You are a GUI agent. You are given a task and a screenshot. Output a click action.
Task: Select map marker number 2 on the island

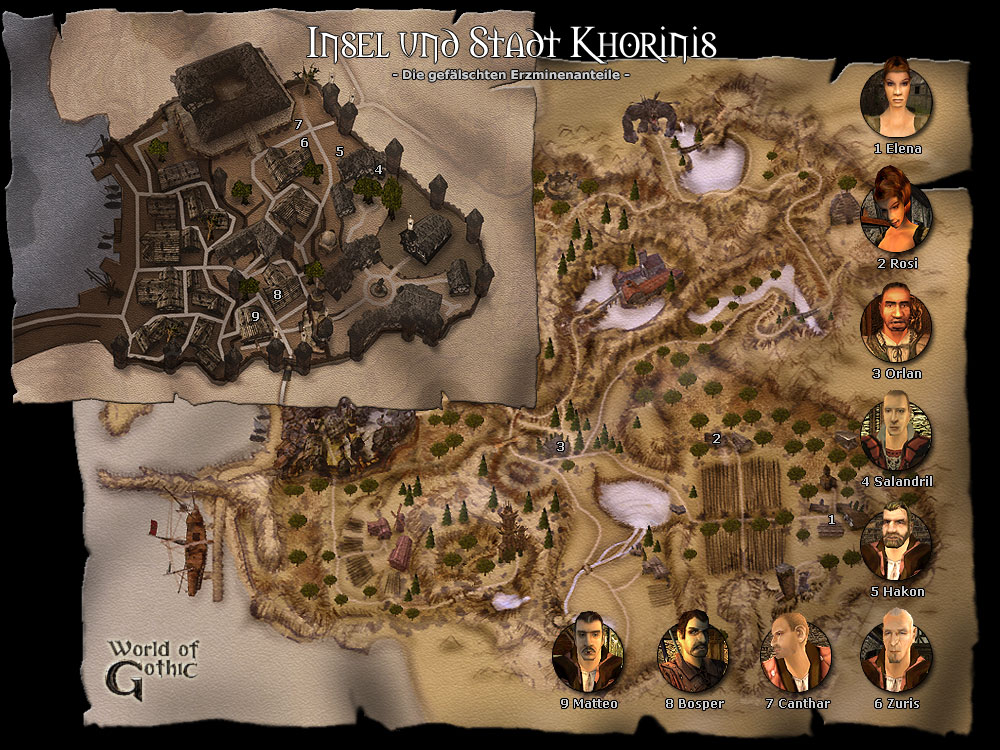pos(716,438)
